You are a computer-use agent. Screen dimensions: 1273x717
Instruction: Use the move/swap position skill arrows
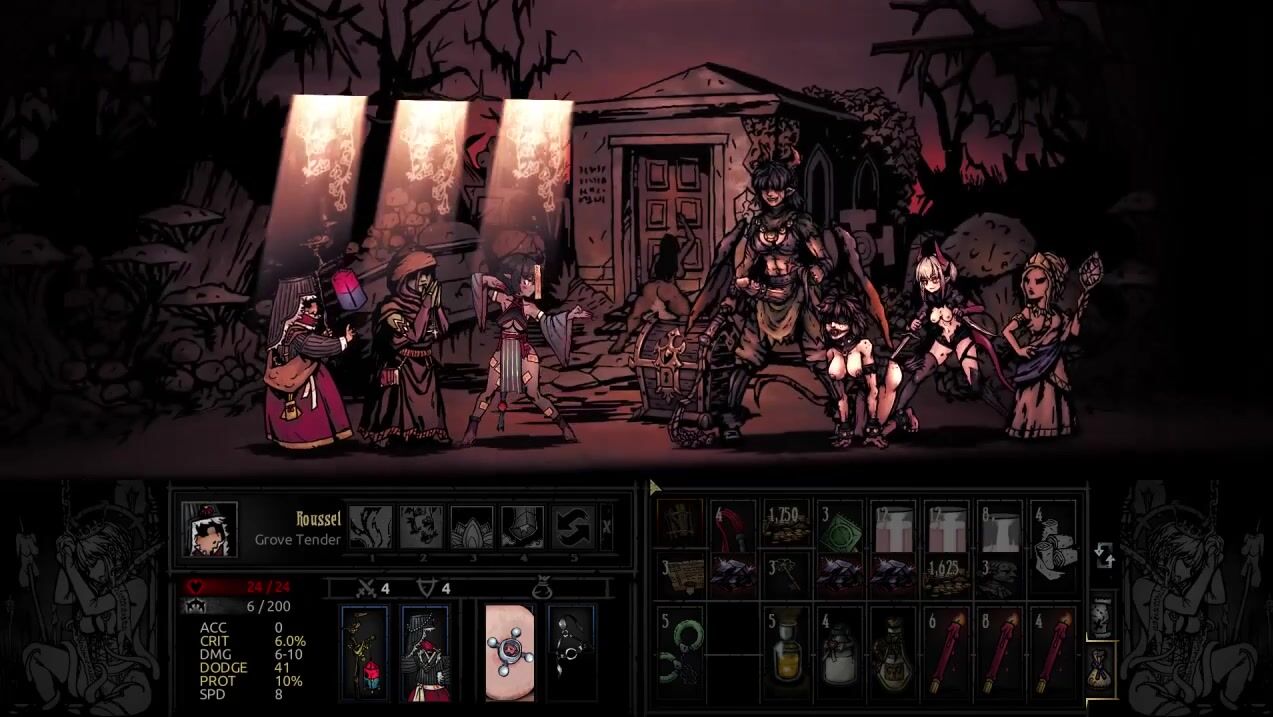[573, 526]
